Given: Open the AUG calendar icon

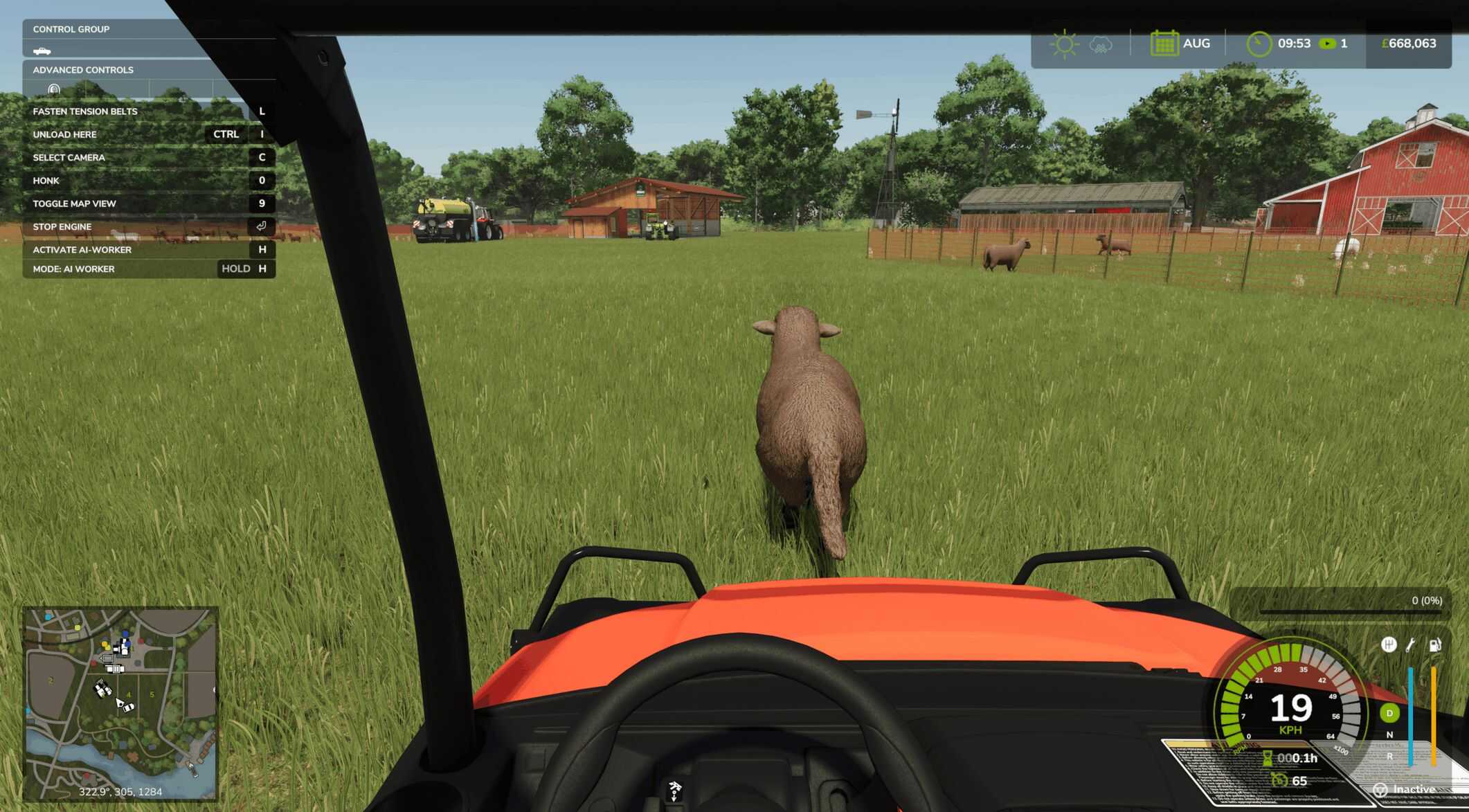Looking at the screenshot, I should 1166,43.
